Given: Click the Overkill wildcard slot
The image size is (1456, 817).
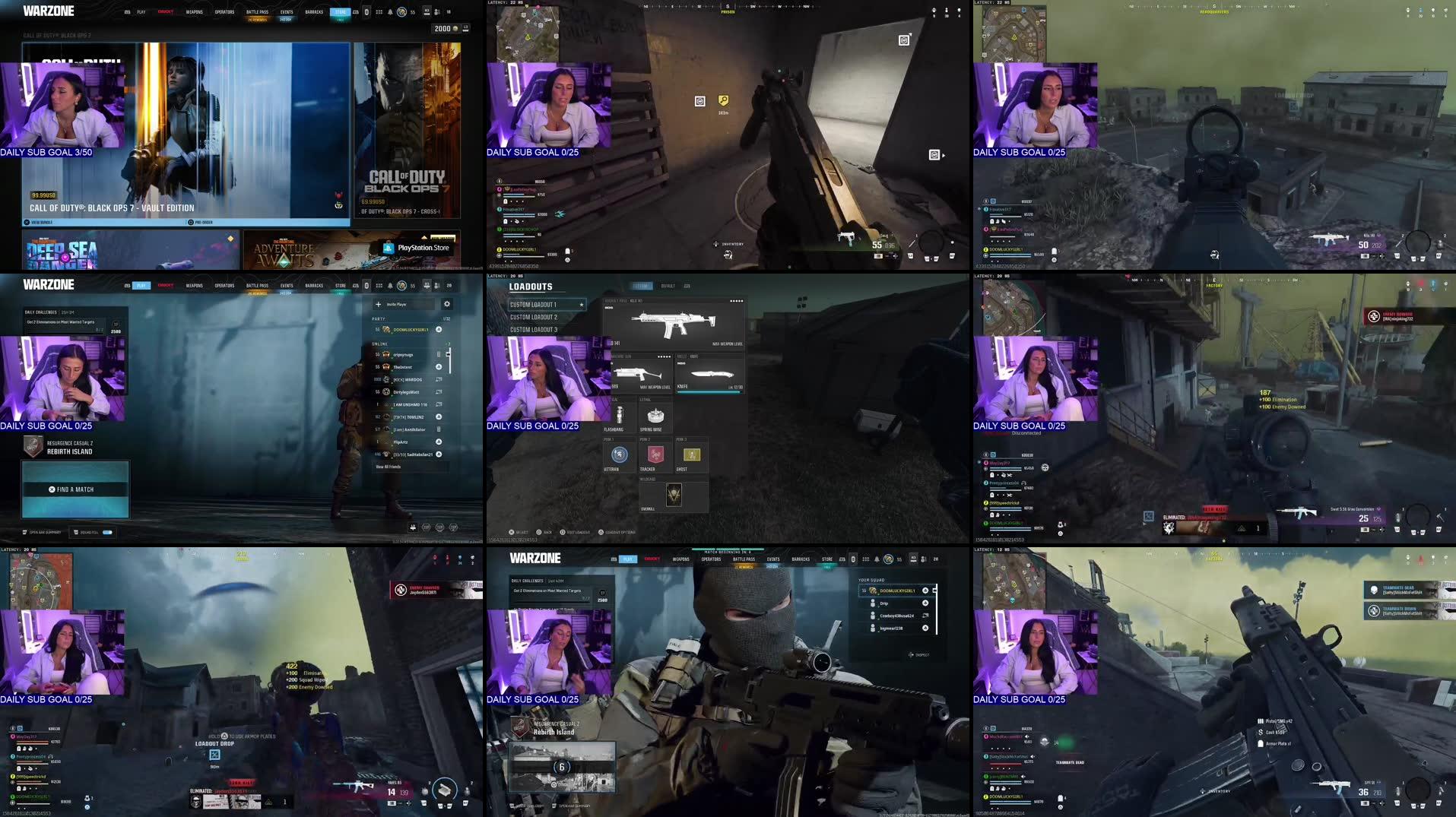Looking at the screenshot, I should [674, 496].
